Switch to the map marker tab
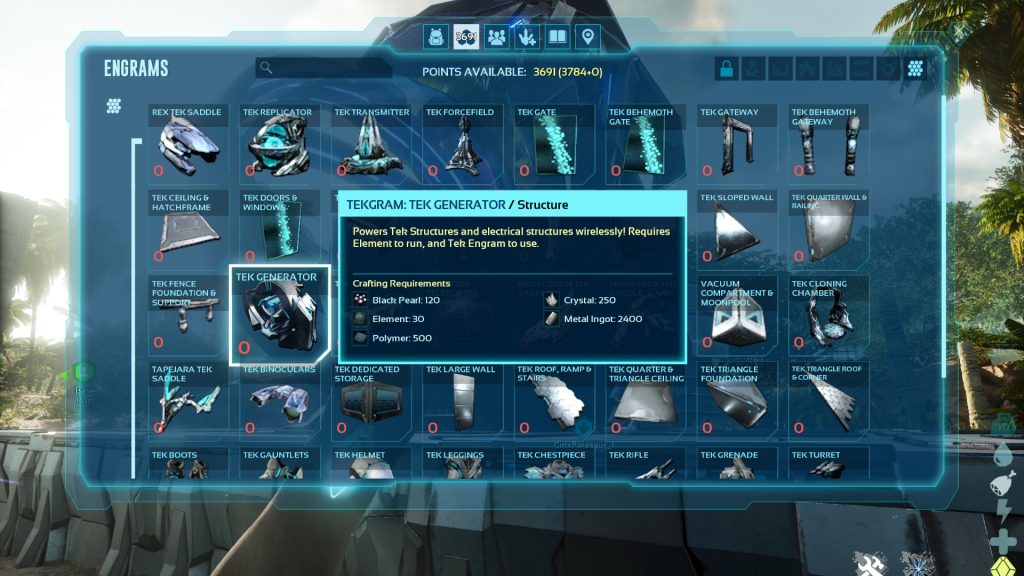 pos(588,38)
